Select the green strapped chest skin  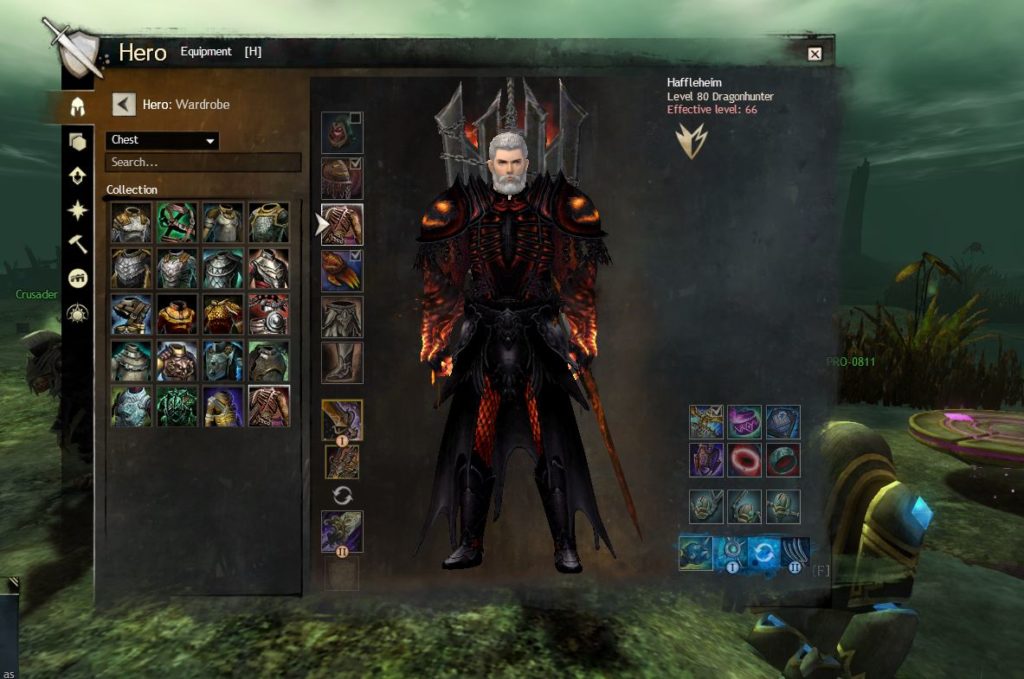click(x=177, y=223)
